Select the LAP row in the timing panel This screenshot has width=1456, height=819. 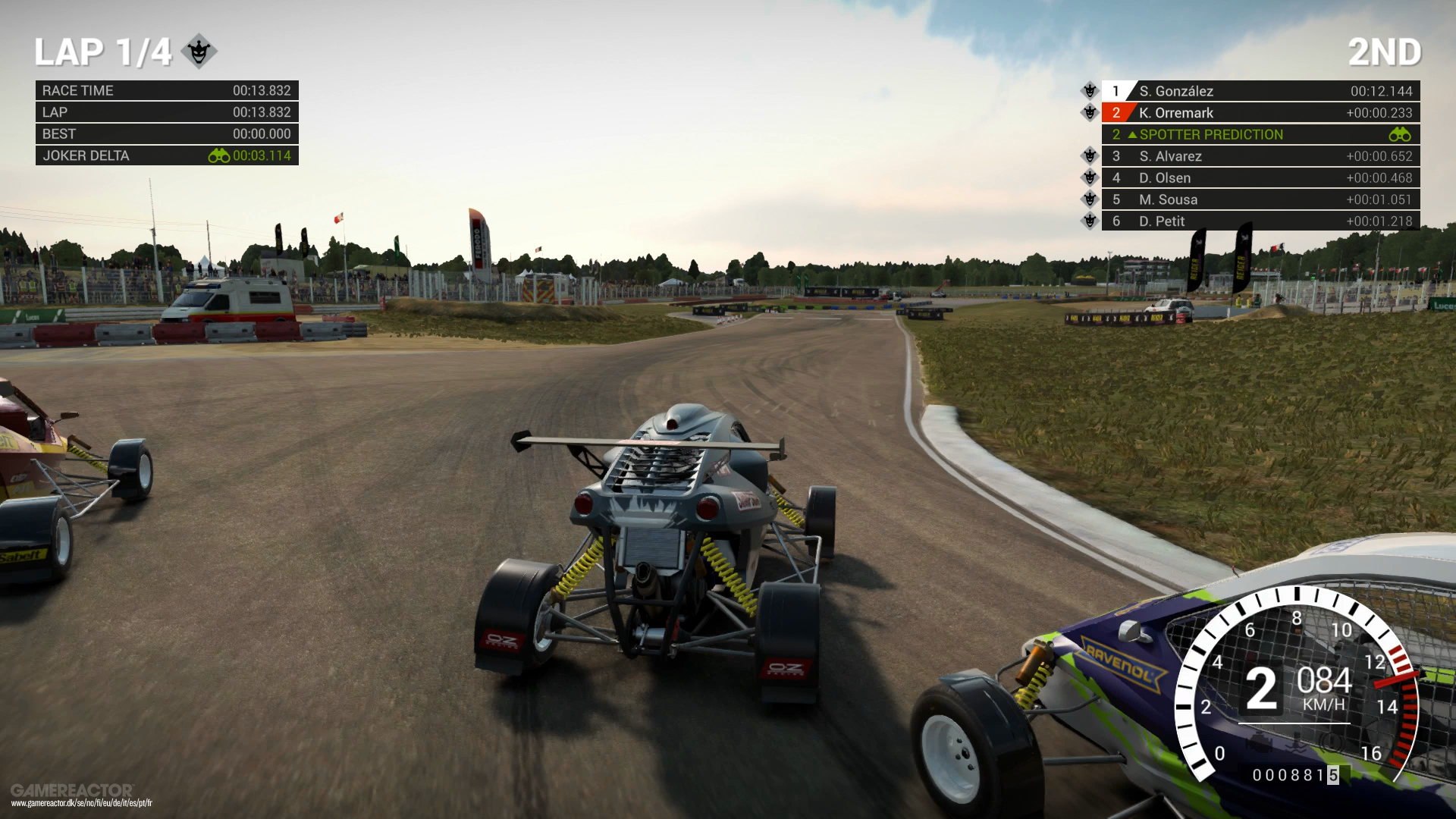[167, 111]
